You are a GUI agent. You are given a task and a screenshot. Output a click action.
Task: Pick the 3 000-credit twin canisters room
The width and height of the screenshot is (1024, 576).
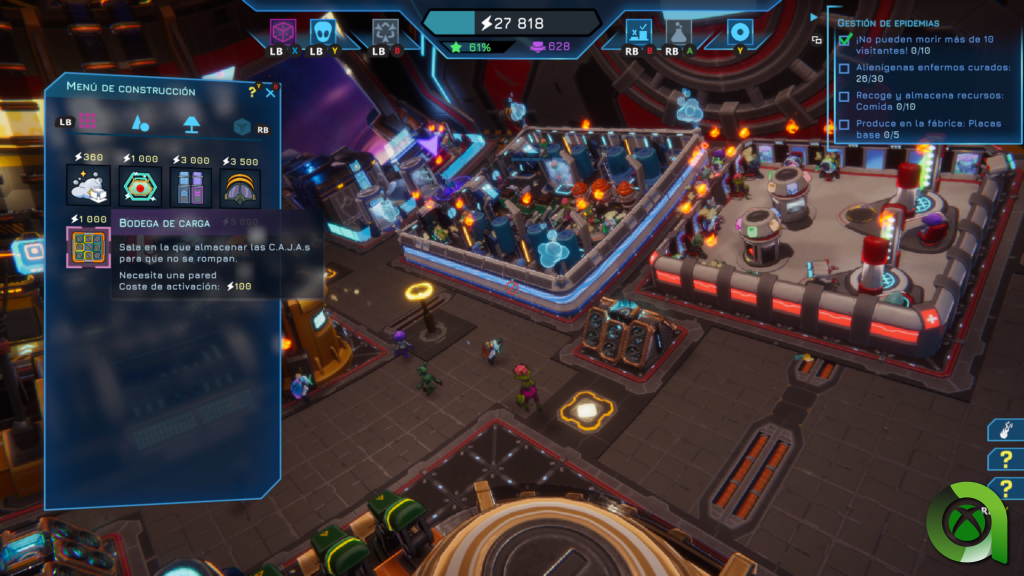coord(190,187)
